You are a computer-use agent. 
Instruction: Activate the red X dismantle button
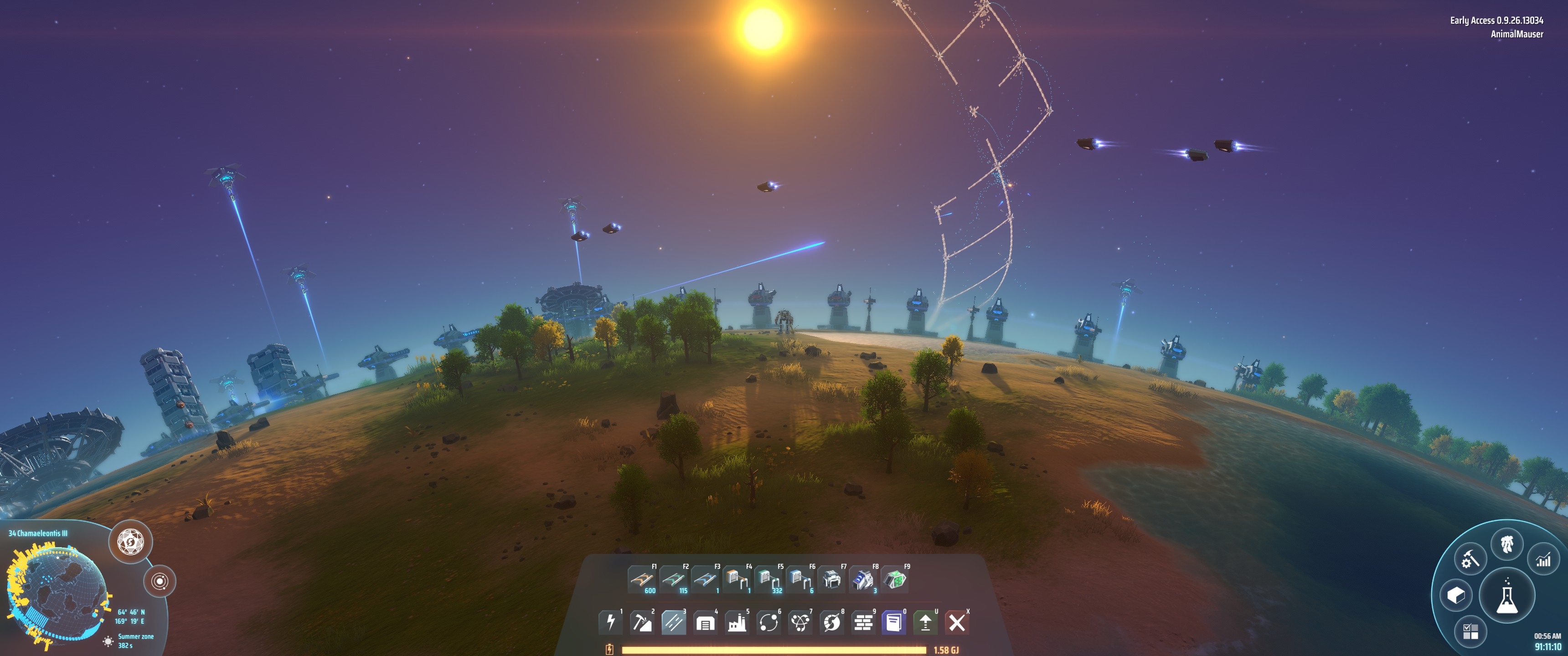(x=957, y=623)
